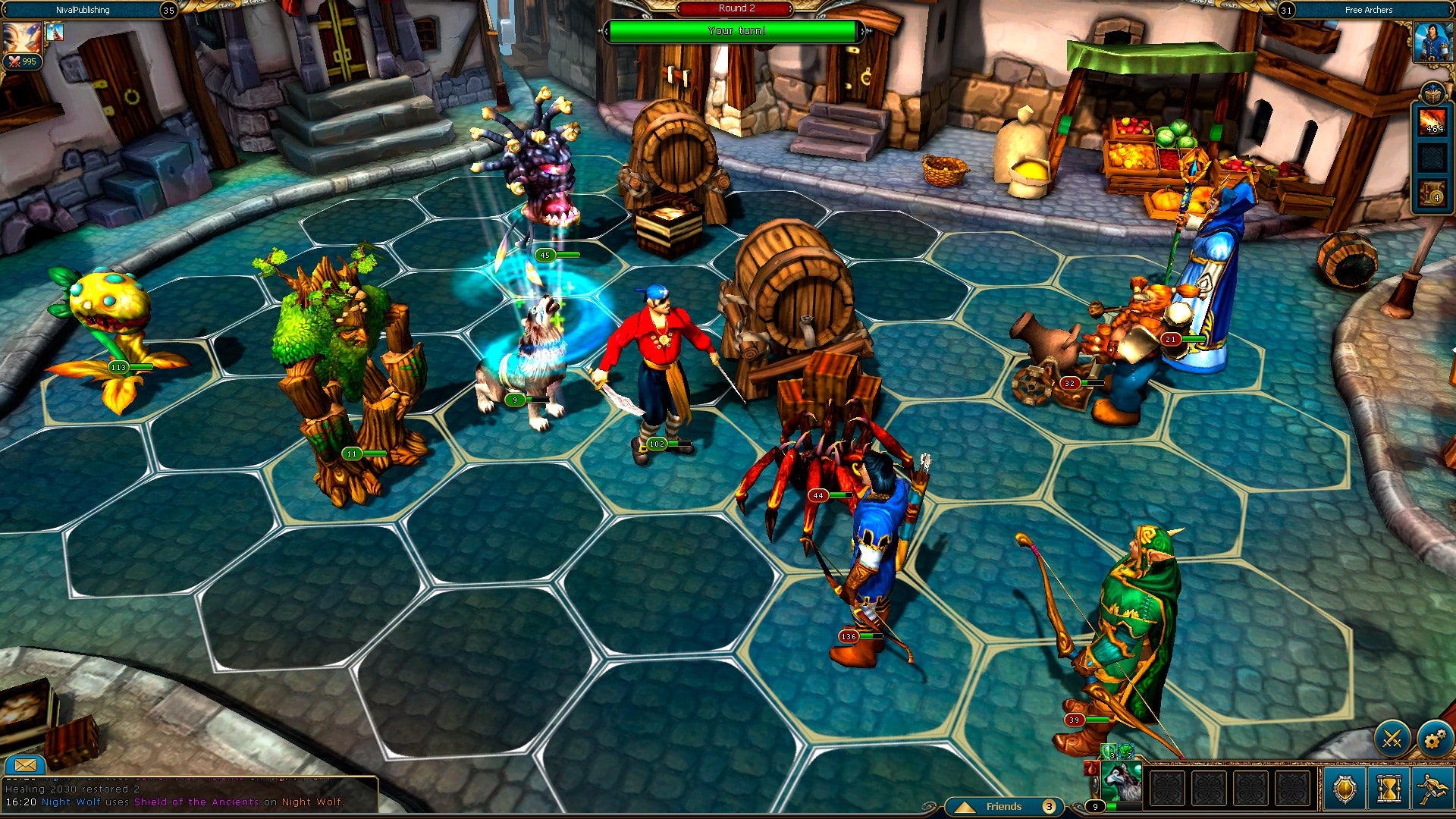Screen dimensions: 1456x819
Task: Click the combat log chat box
Action: click(190, 795)
